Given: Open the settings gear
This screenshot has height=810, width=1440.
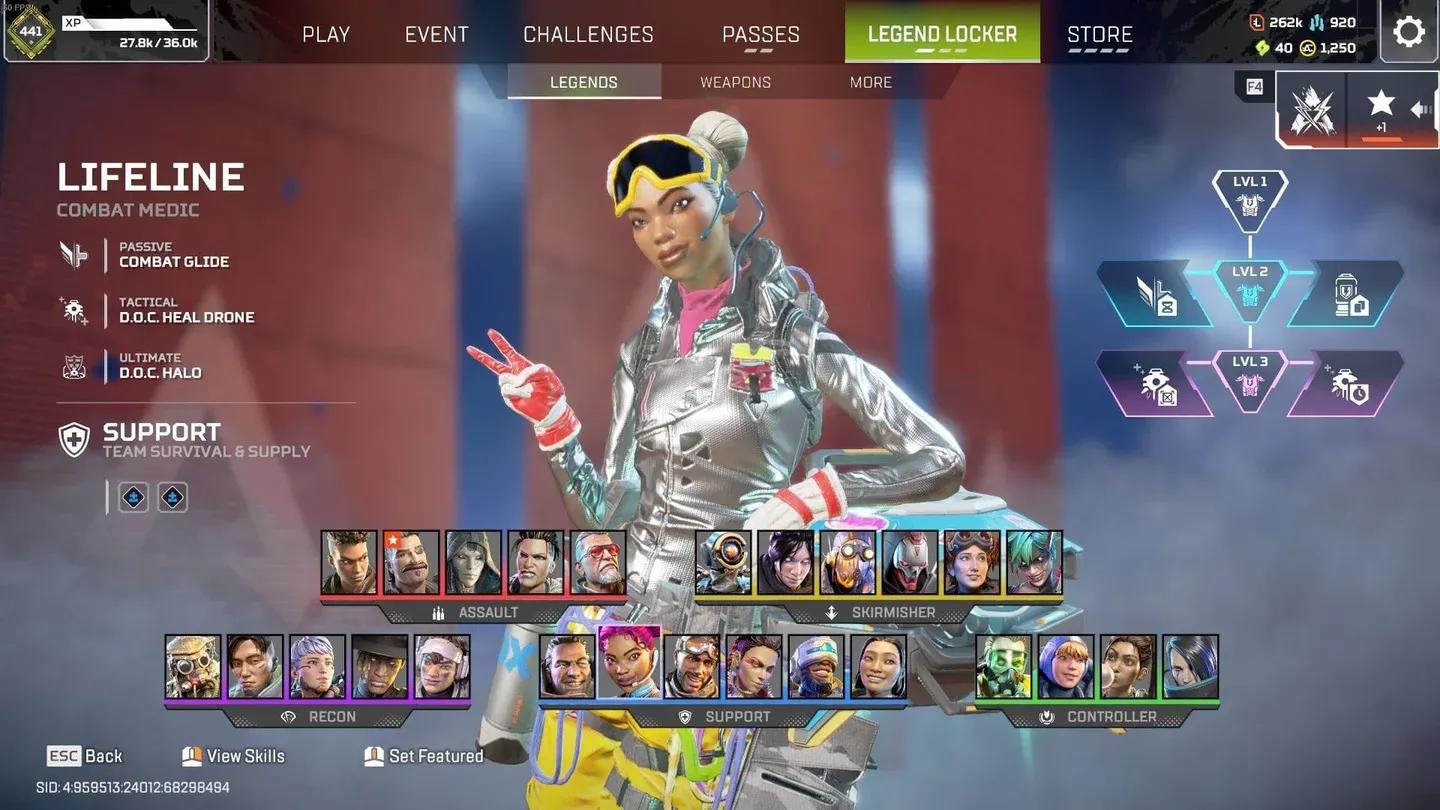Looking at the screenshot, I should point(1409,31).
